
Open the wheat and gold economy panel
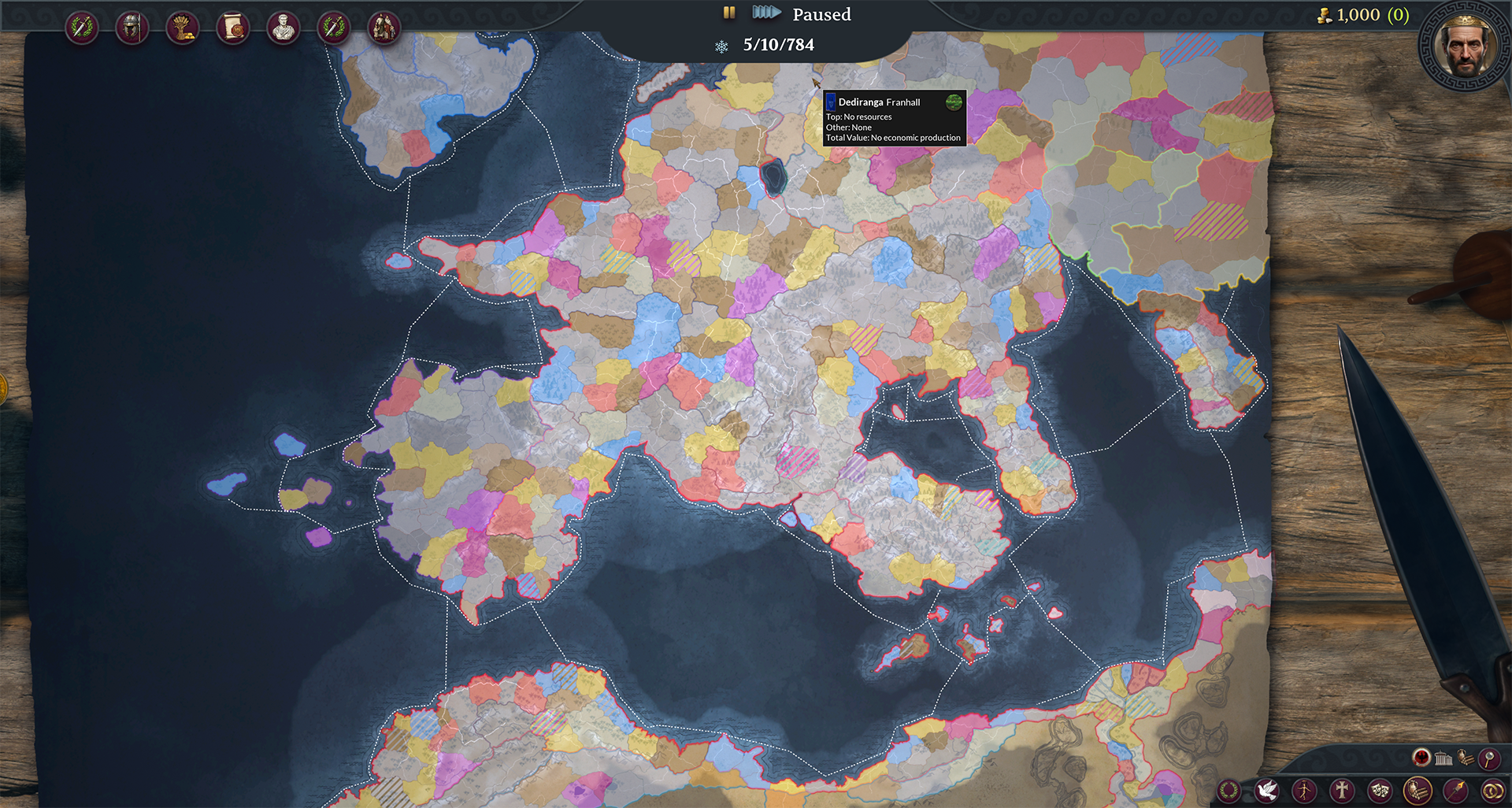coord(183,28)
